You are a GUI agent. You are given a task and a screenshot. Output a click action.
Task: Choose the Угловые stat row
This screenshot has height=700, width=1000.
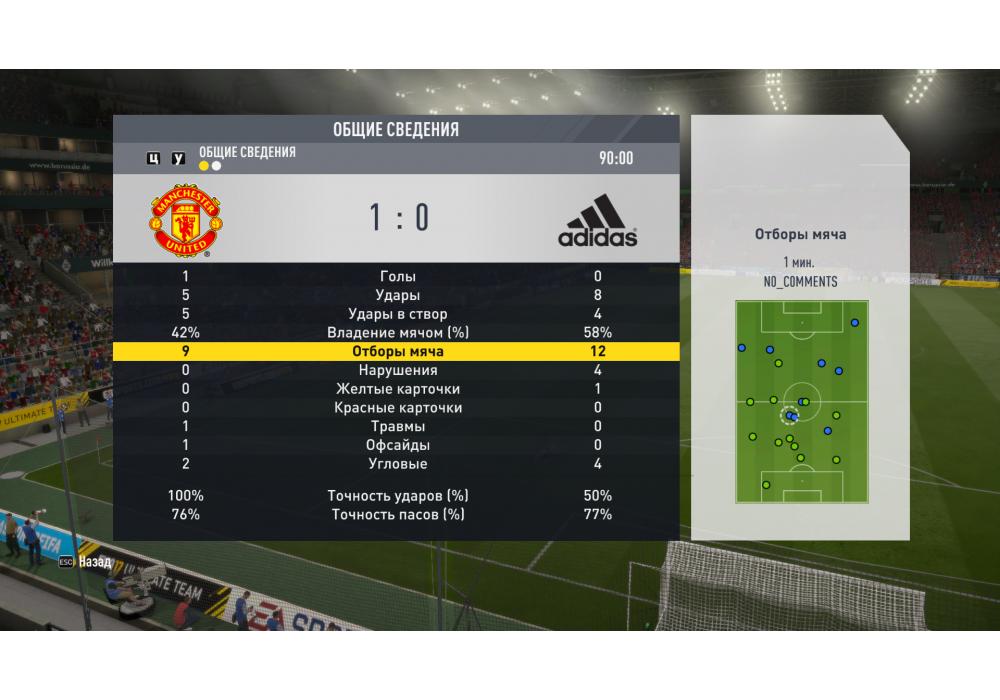click(x=397, y=464)
